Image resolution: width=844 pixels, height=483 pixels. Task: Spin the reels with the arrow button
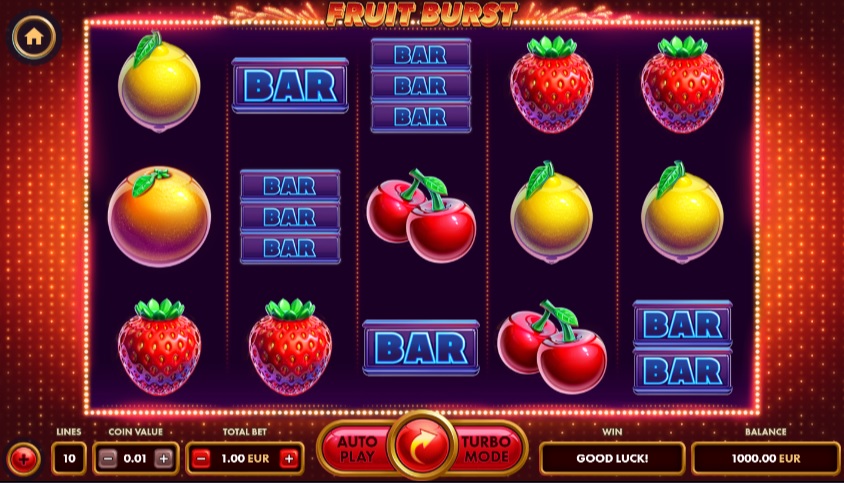[424, 448]
